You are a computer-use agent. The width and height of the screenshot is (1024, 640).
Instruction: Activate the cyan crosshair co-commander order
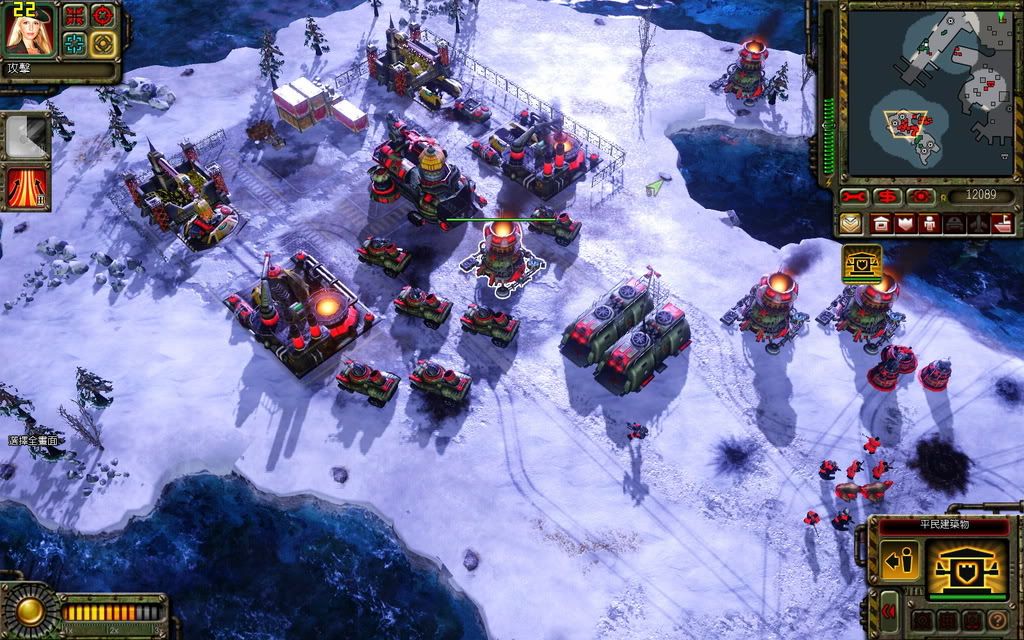coord(75,43)
